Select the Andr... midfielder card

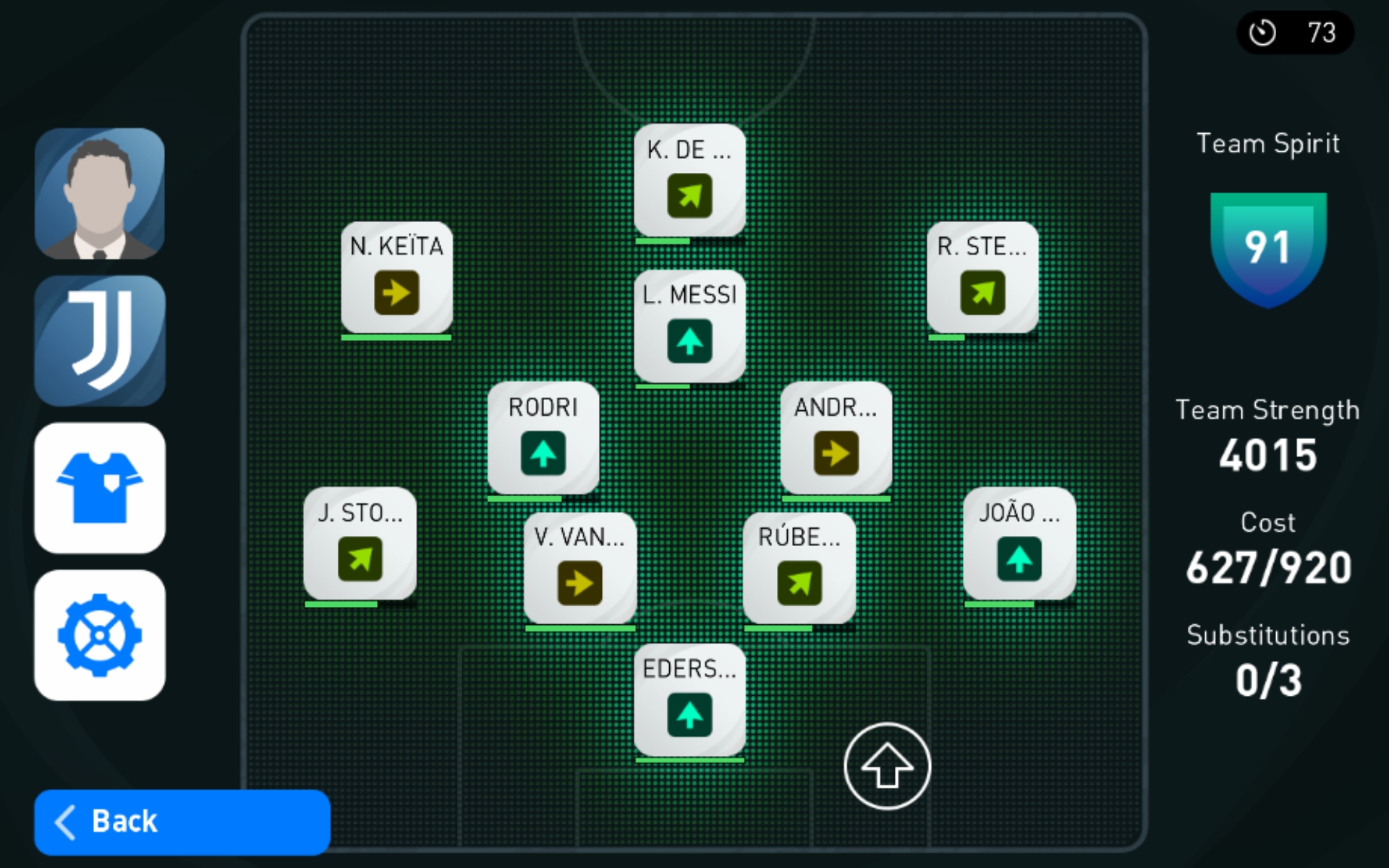pos(836,438)
